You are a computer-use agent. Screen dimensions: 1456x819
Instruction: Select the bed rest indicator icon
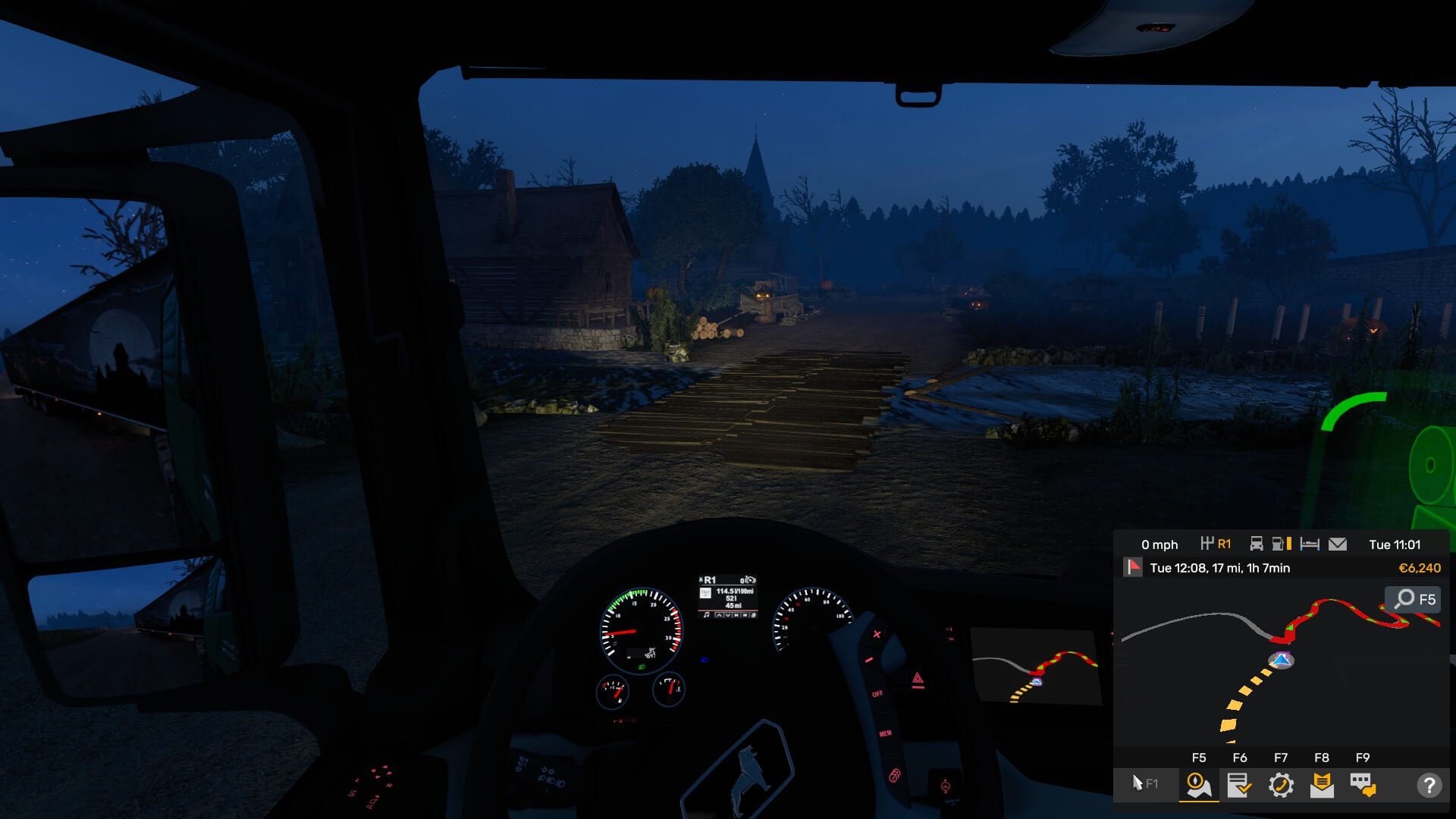[x=1310, y=544]
